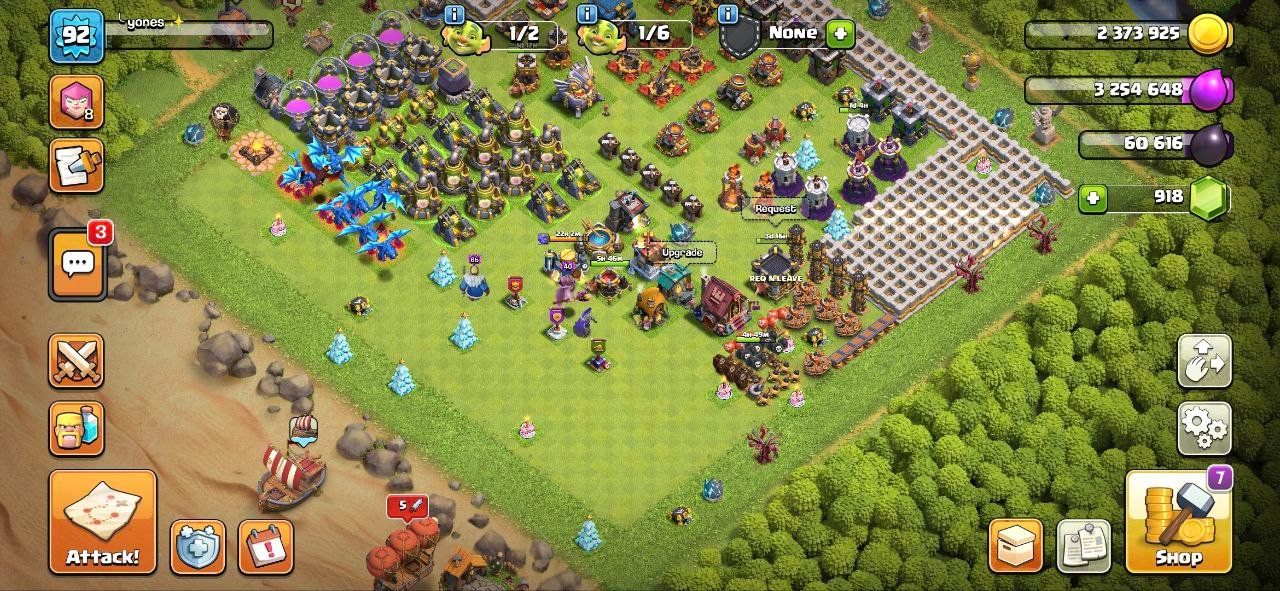1280x591 pixels.
Task: Open the orange storage box button
Action: pos(1015,546)
